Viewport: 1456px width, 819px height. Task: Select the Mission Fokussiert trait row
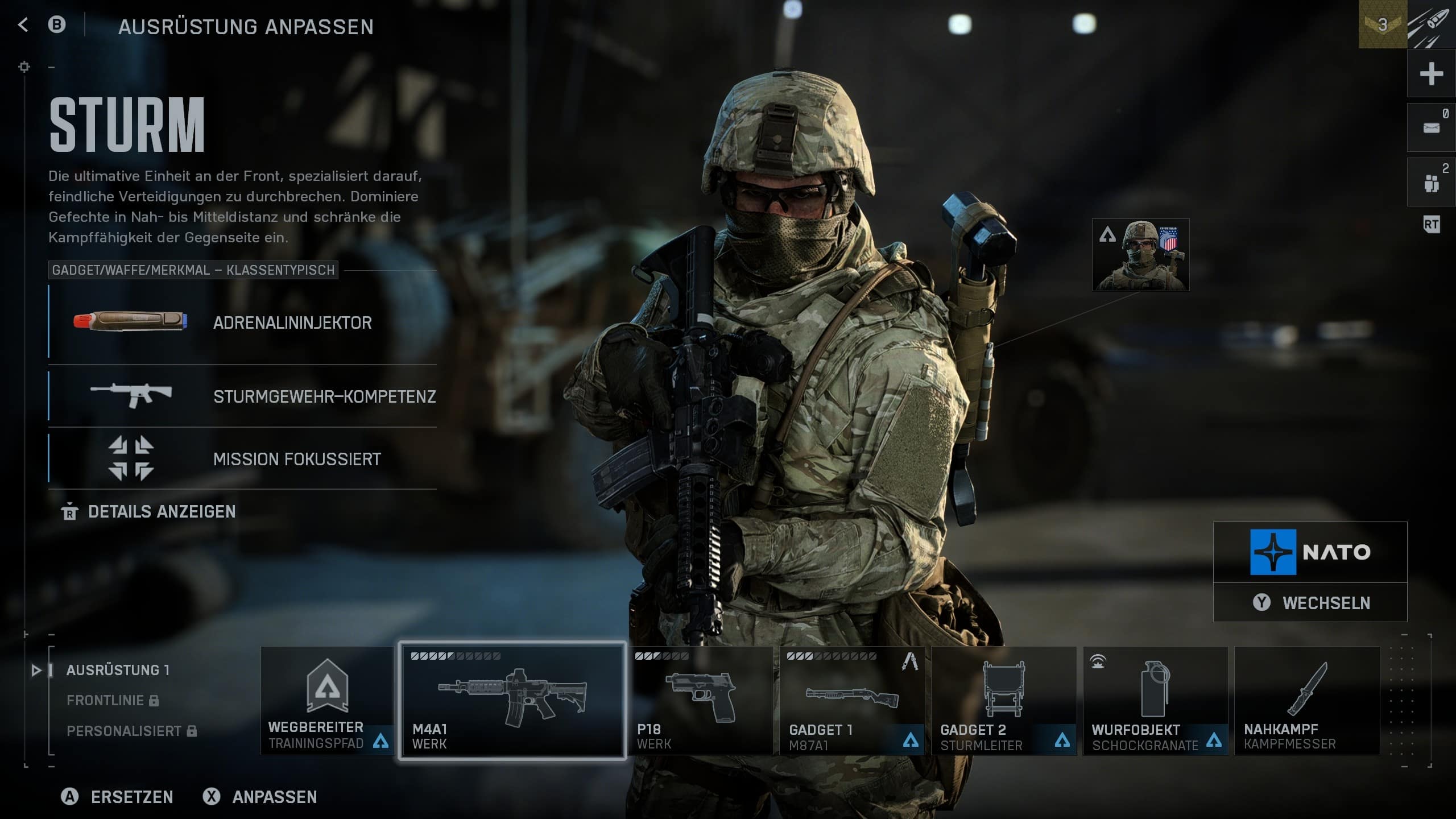[242, 458]
